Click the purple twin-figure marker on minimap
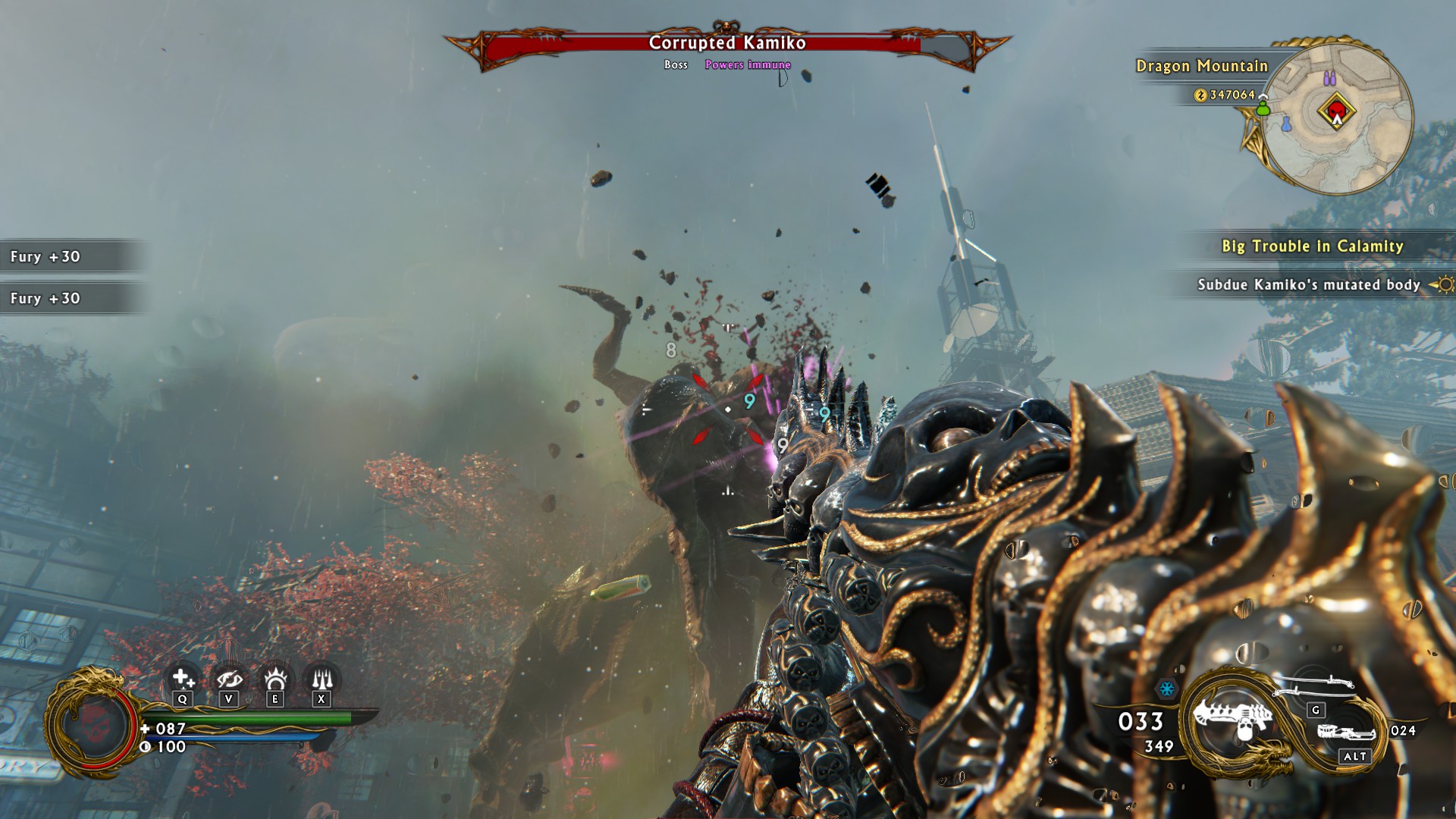The height and width of the screenshot is (819, 1456). [x=1329, y=78]
